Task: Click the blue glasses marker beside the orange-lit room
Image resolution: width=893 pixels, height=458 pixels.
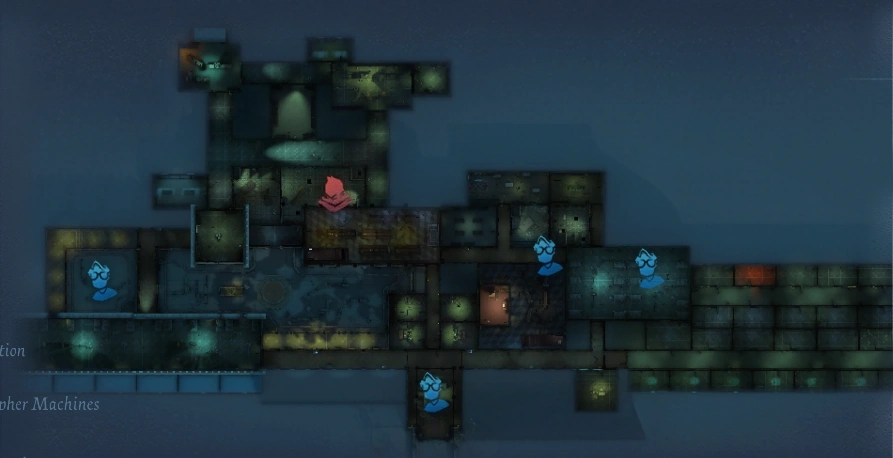Action: click(x=545, y=256)
